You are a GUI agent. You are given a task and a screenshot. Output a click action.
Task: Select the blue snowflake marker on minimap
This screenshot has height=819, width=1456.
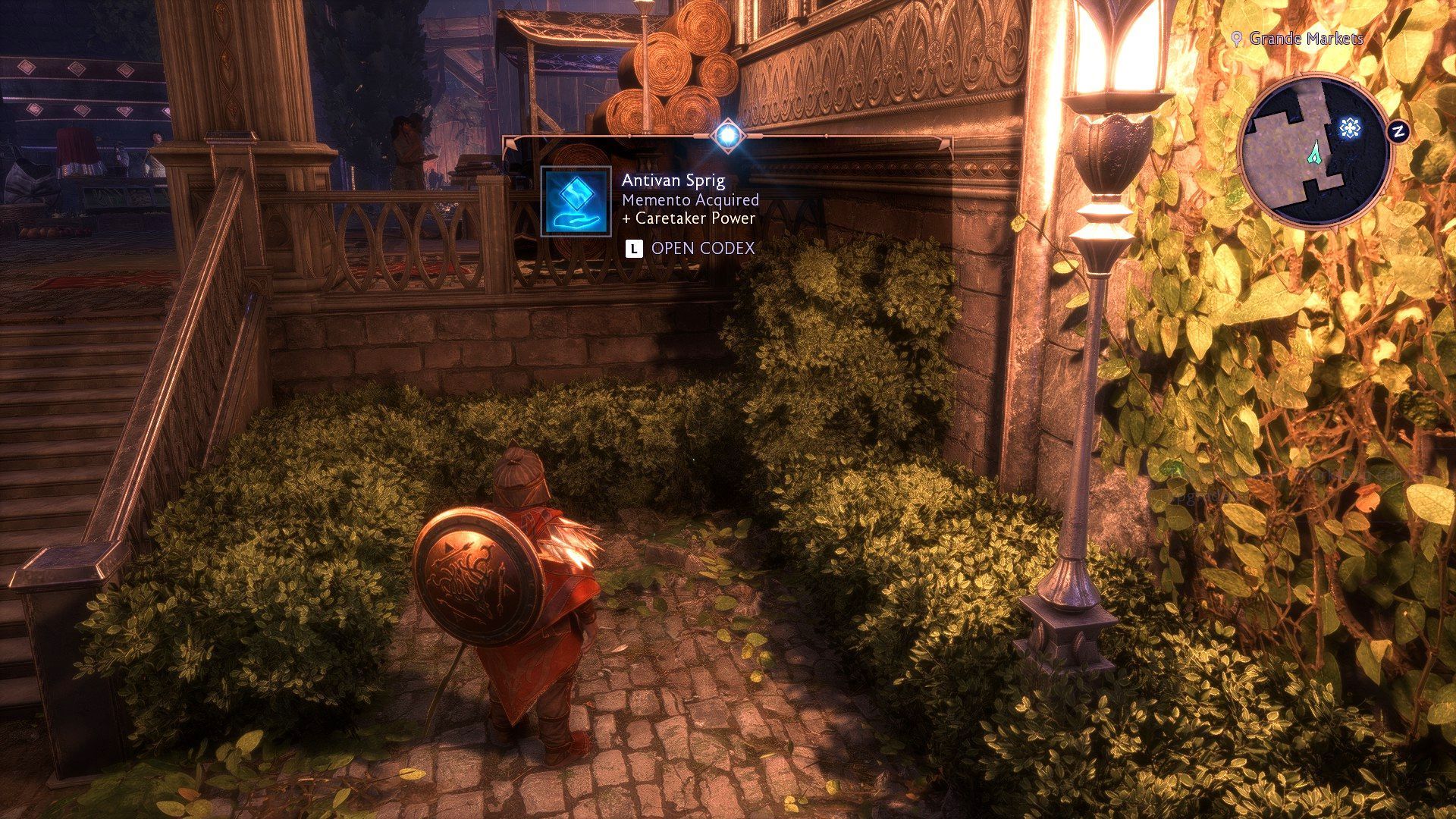click(1348, 128)
